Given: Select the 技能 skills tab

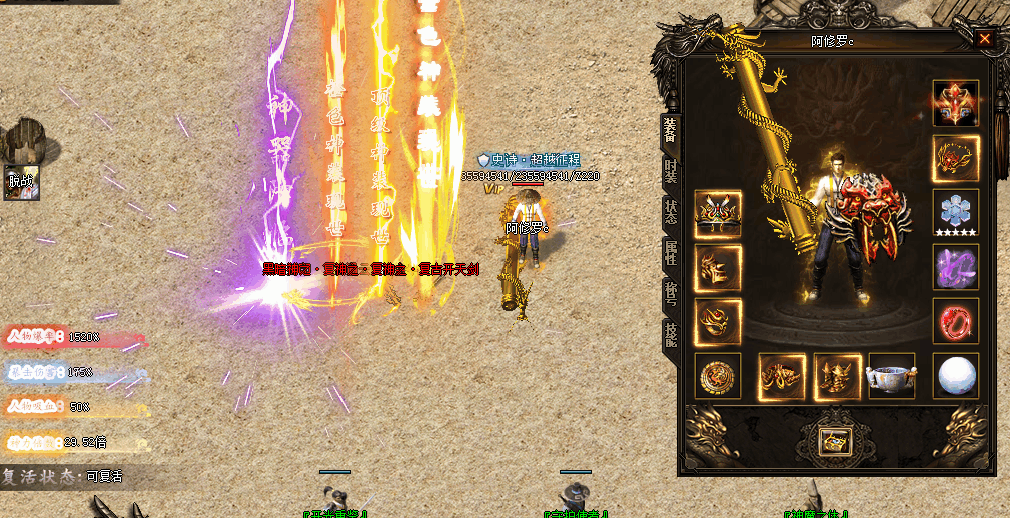Looking at the screenshot, I should [670, 334].
